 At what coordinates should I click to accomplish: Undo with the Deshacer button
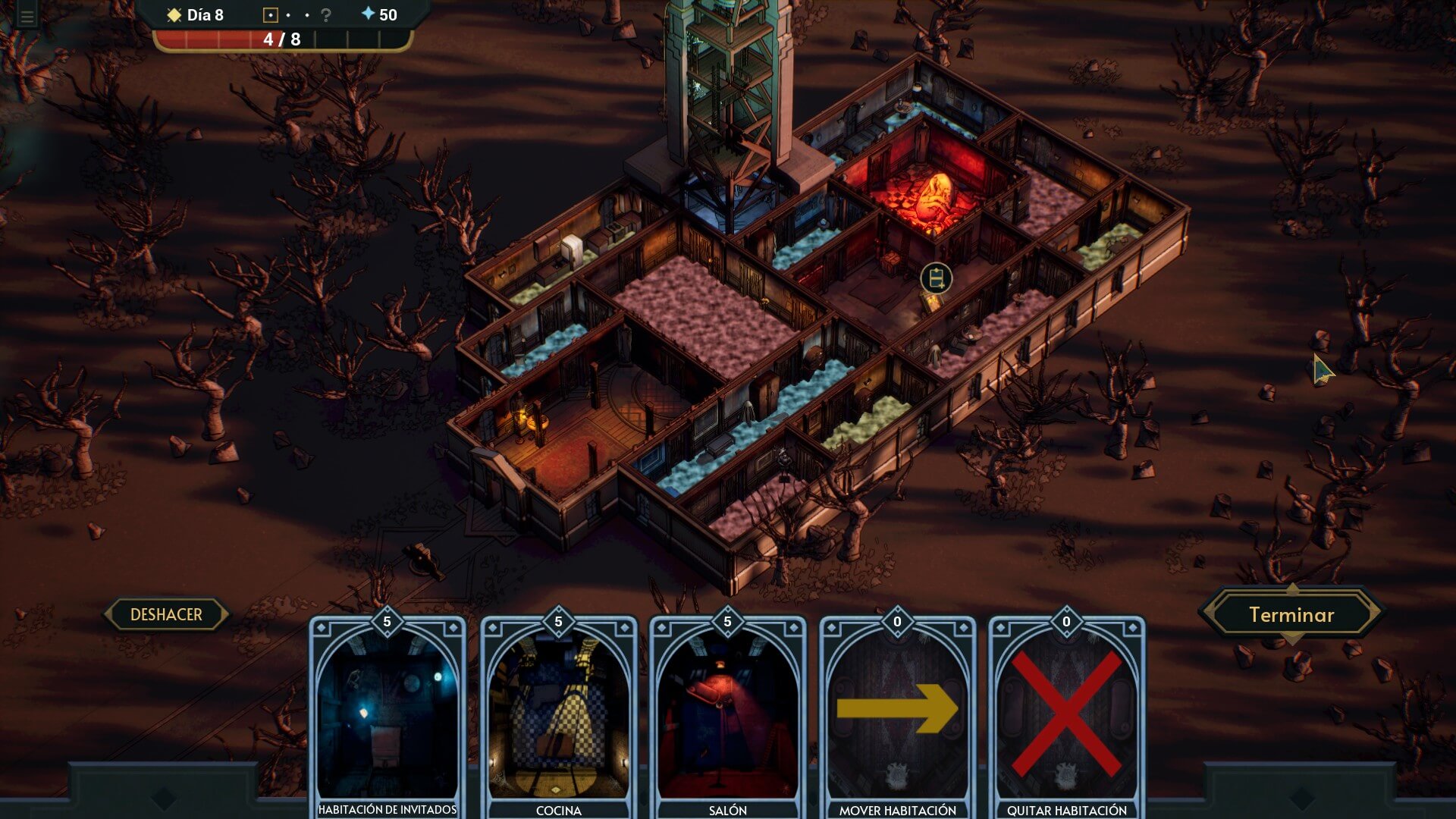click(x=166, y=614)
